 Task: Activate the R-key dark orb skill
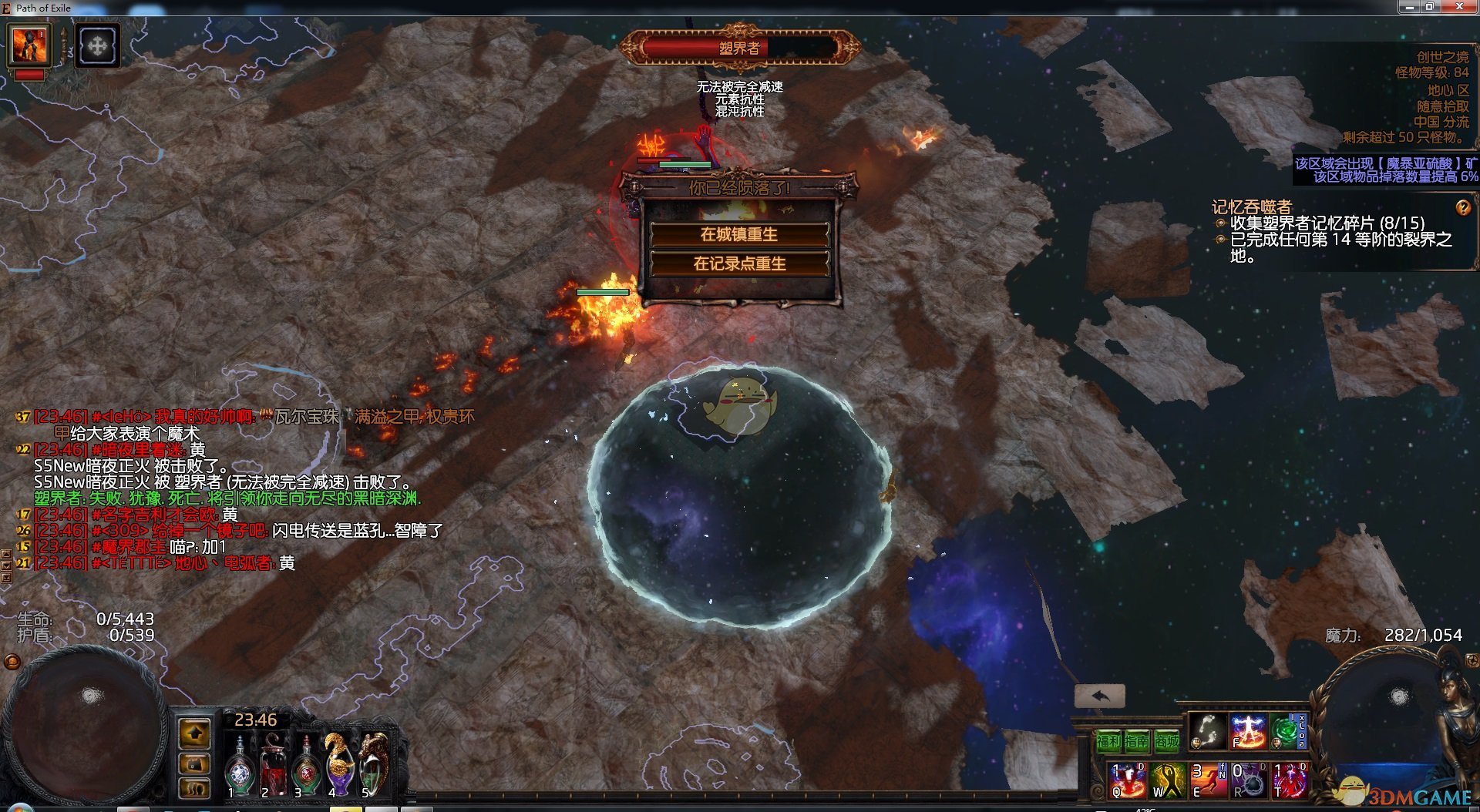pyautogui.click(x=1249, y=780)
